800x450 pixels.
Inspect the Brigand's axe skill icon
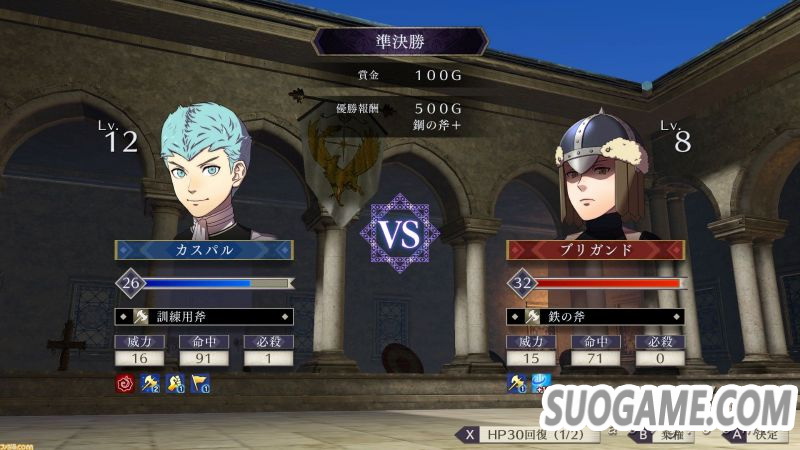[517, 382]
